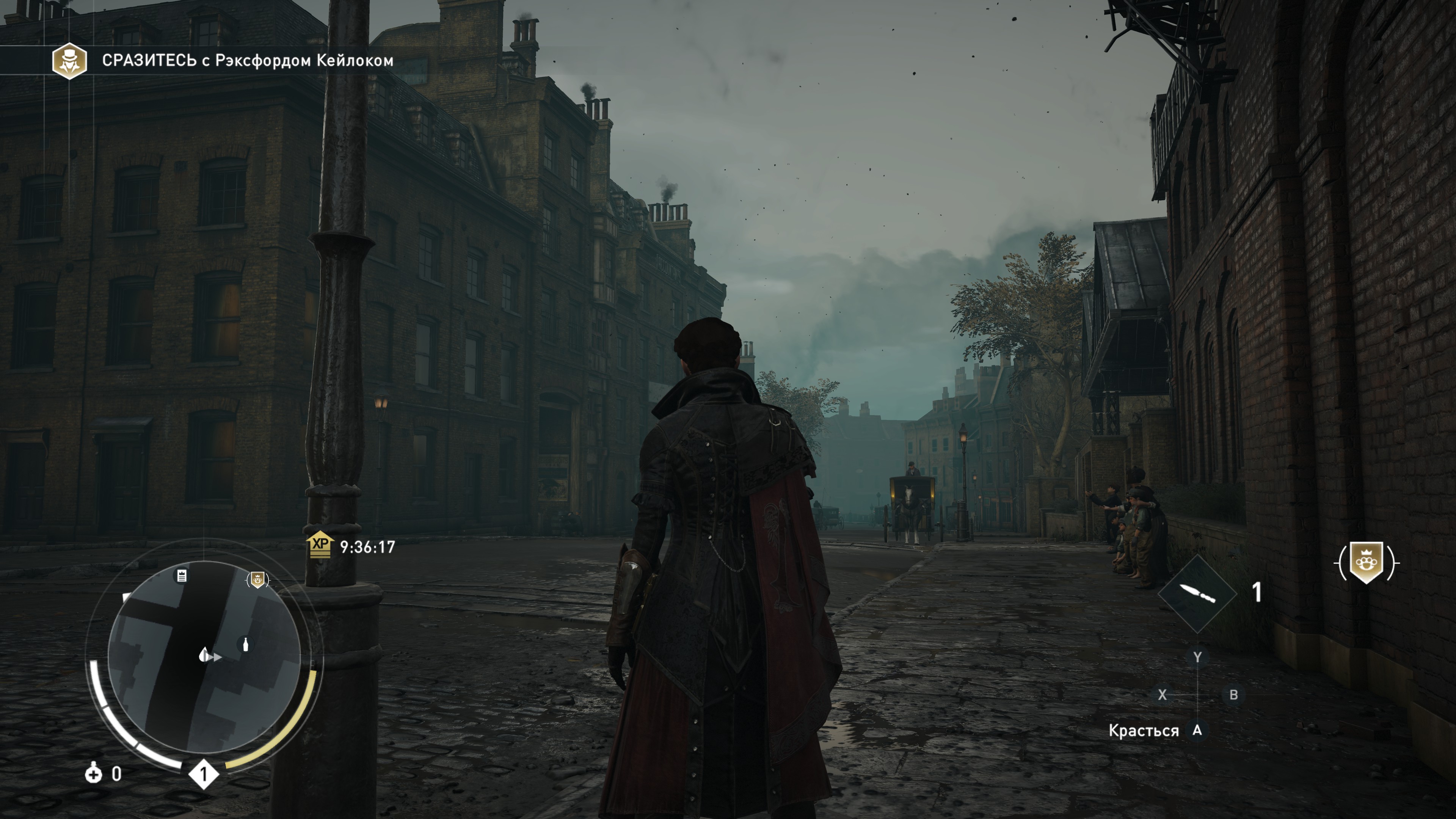This screenshot has width=1456, height=819.
Task: Click the mission objective badge icon
Action: (x=69, y=61)
